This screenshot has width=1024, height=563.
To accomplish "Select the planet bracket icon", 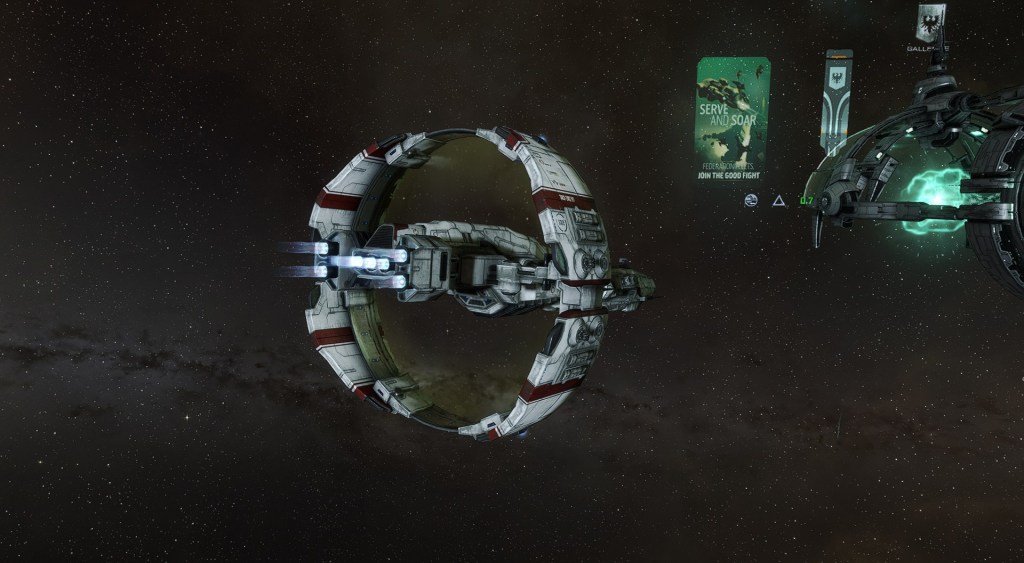I will pos(751,200).
